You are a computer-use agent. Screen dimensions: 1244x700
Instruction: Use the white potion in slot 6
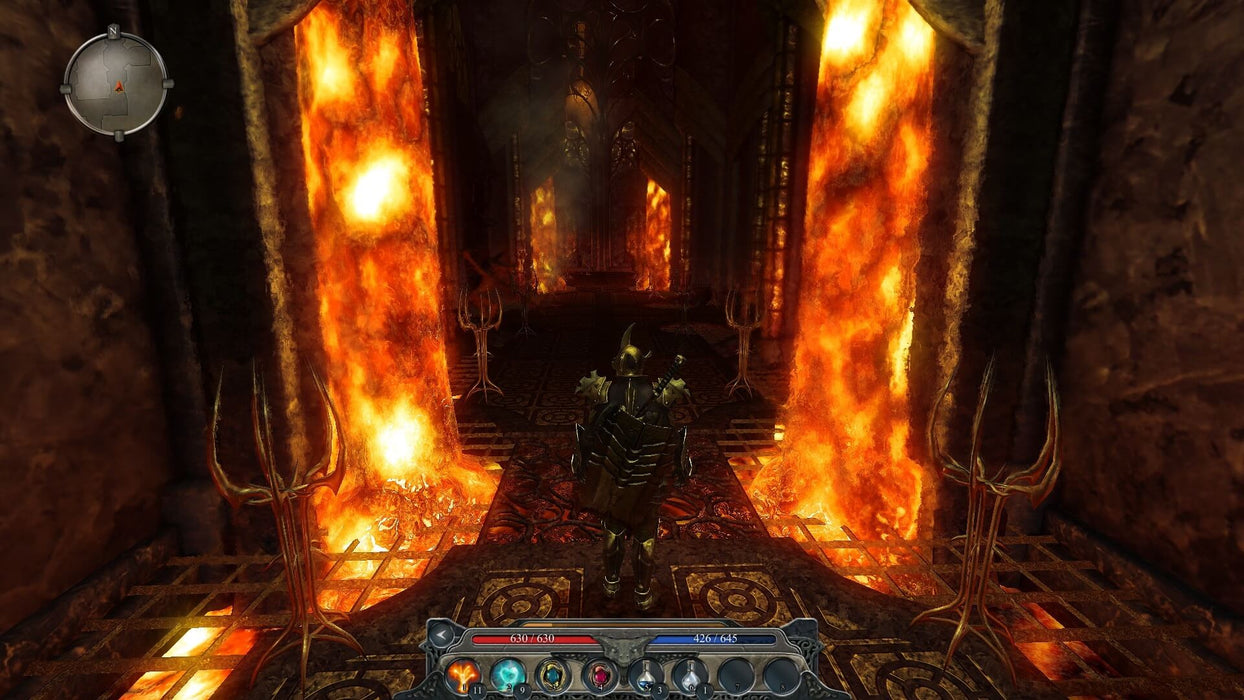[690, 676]
